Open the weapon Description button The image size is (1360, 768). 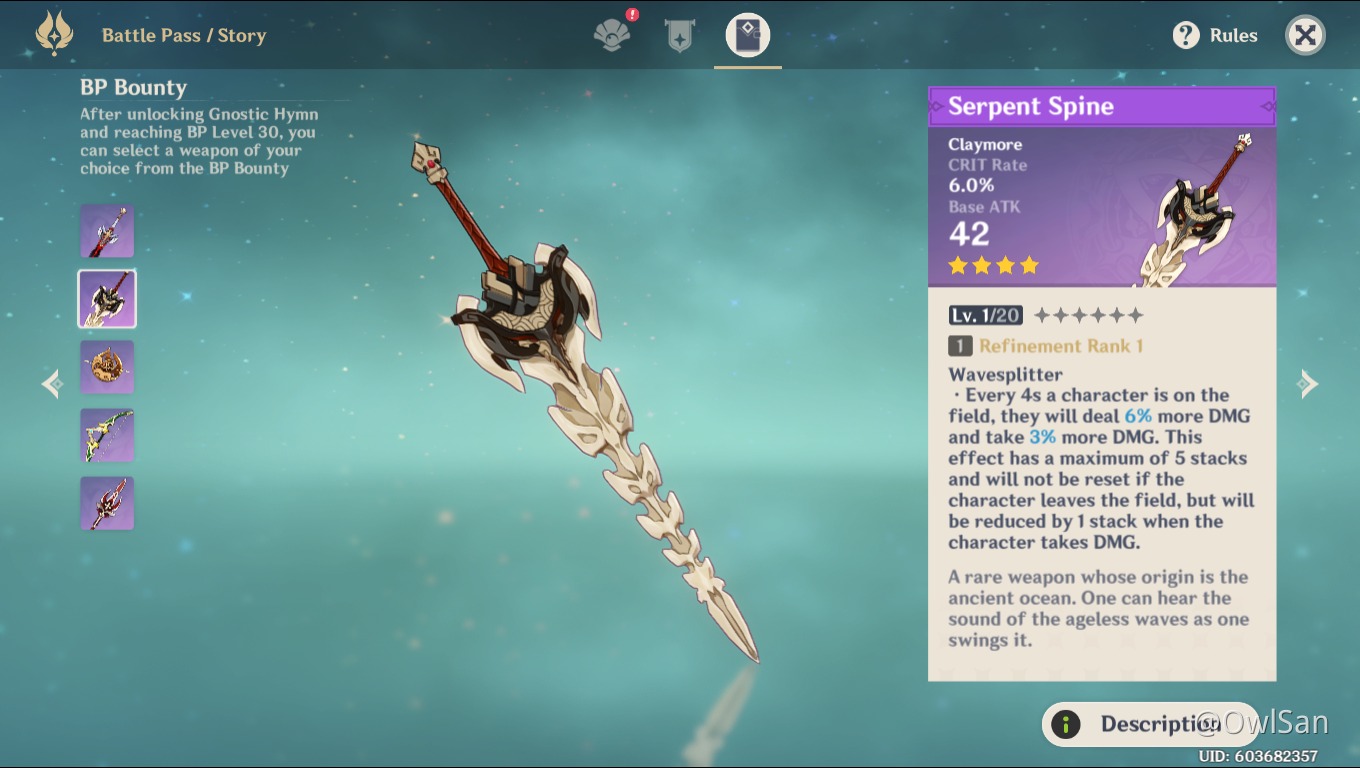[1150, 724]
